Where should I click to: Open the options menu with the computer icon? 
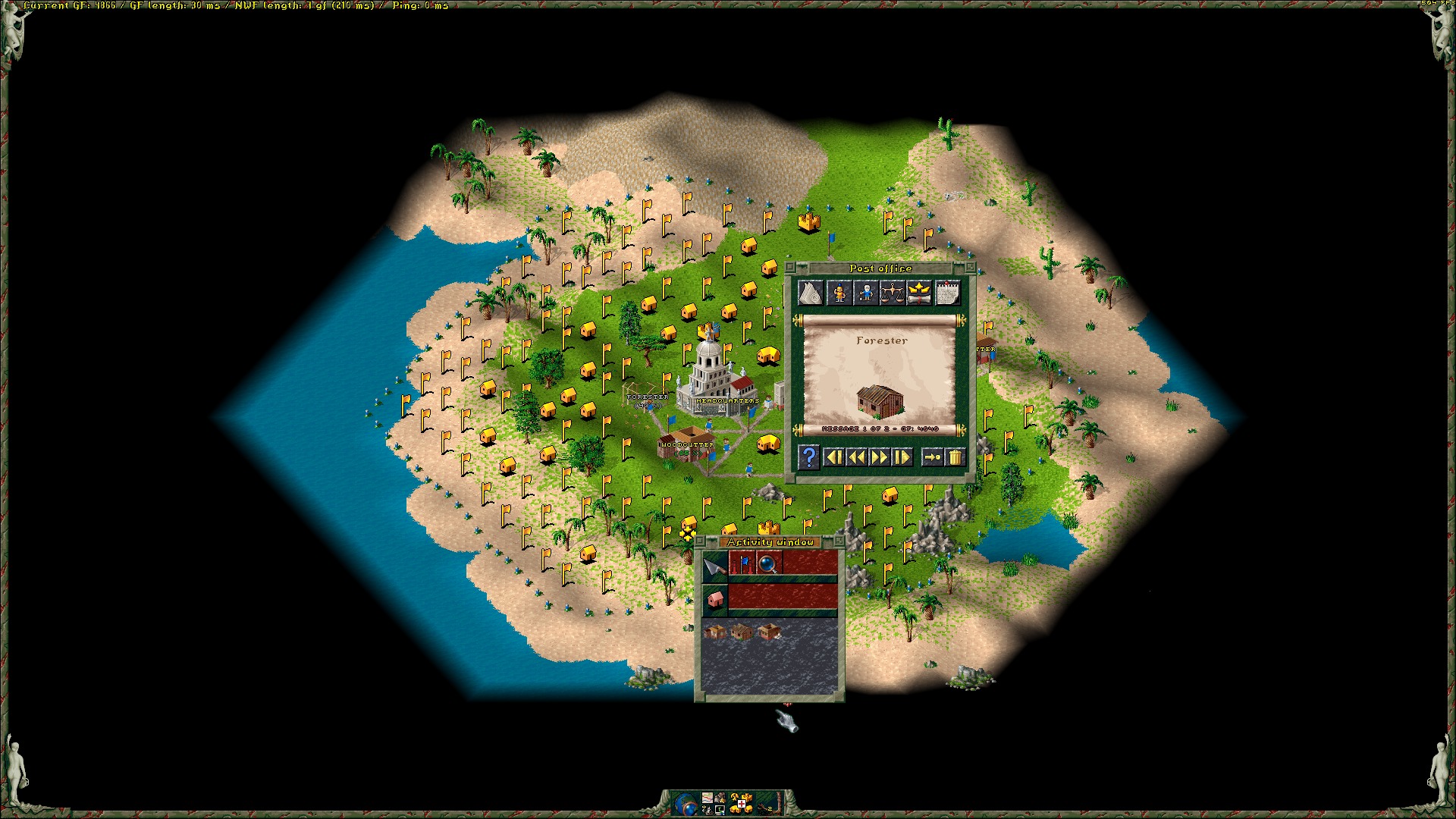pyautogui.click(x=720, y=810)
